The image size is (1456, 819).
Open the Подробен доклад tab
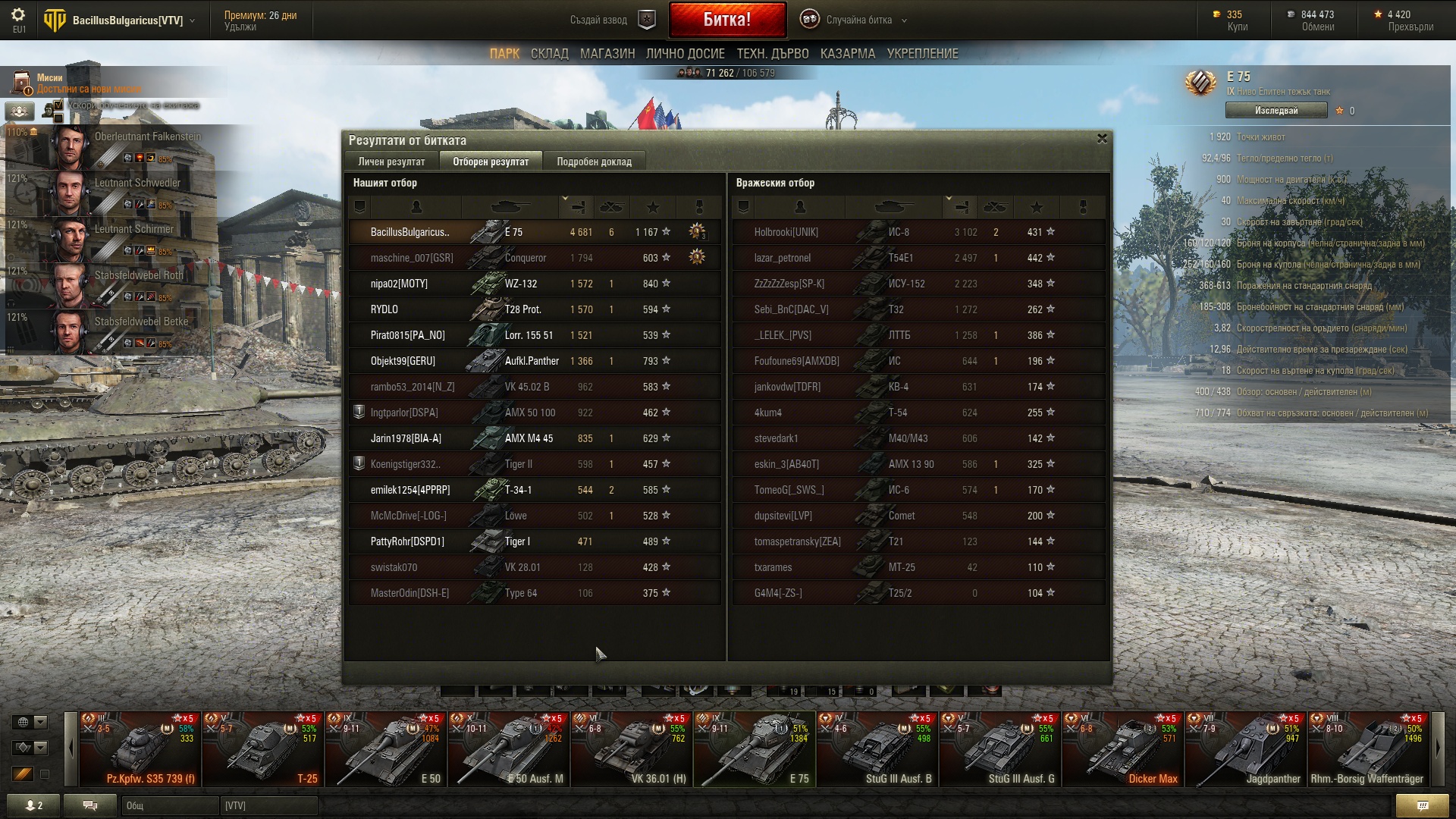click(594, 162)
